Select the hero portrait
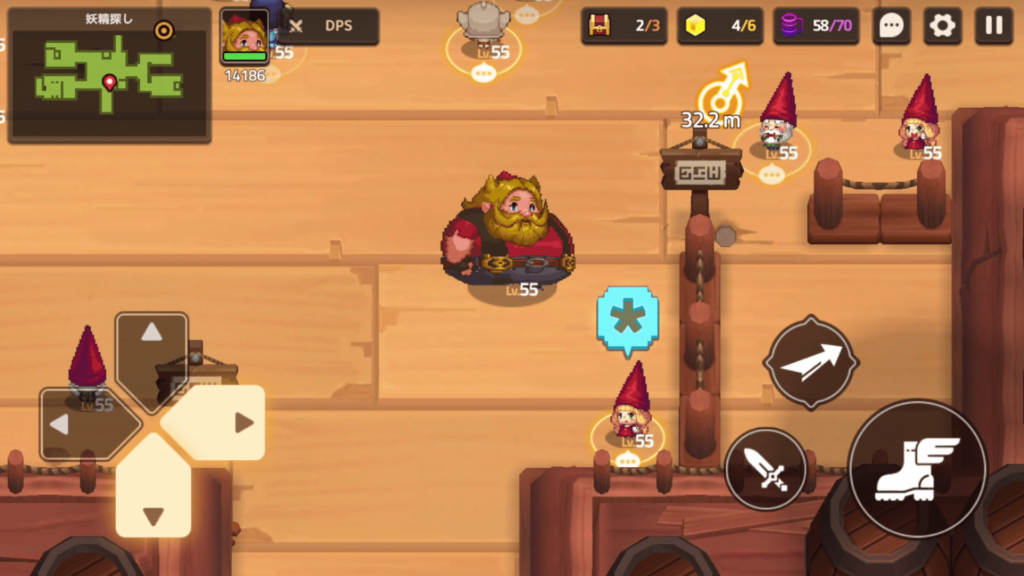 click(x=244, y=38)
